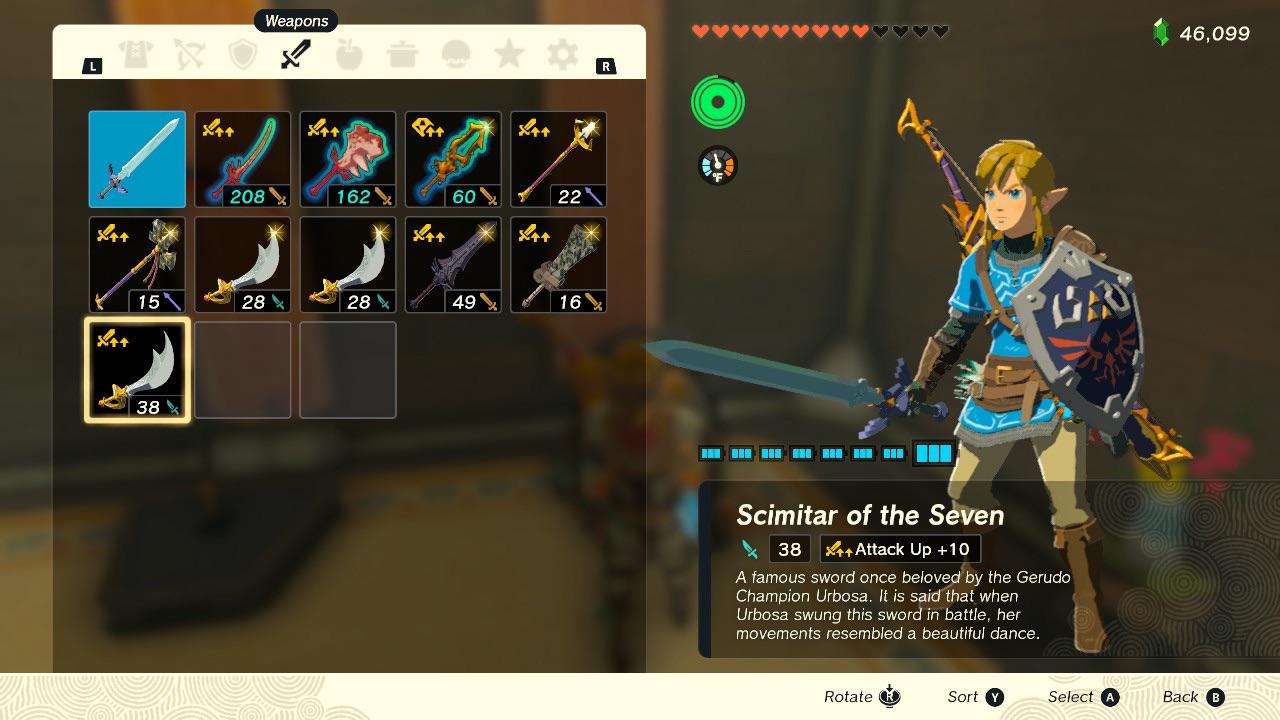Click the green stamina wheel indicator
Viewport: 1280px width, 720px height.
(716, 101)
